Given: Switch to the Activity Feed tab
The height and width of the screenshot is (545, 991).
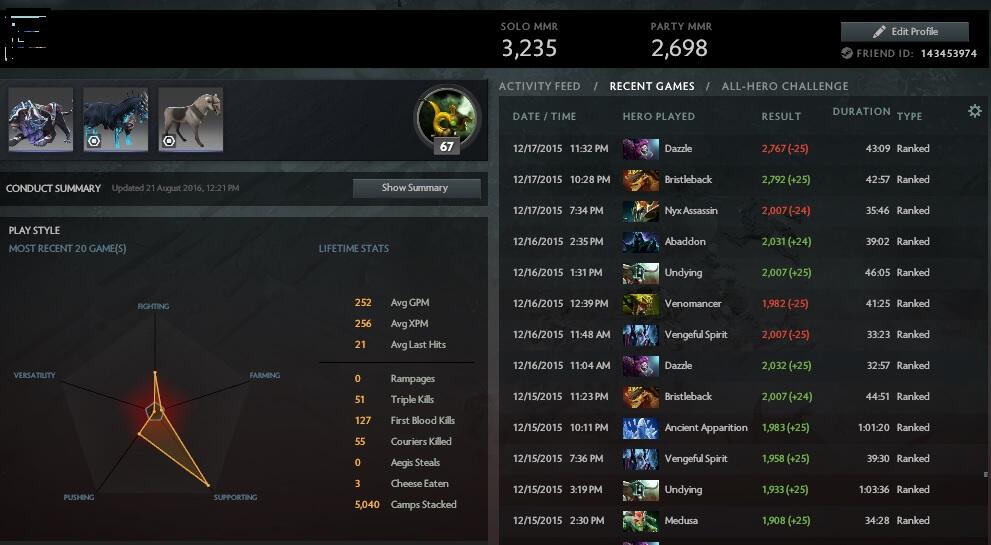Looking at the screenshot, I should pos(539,87).
